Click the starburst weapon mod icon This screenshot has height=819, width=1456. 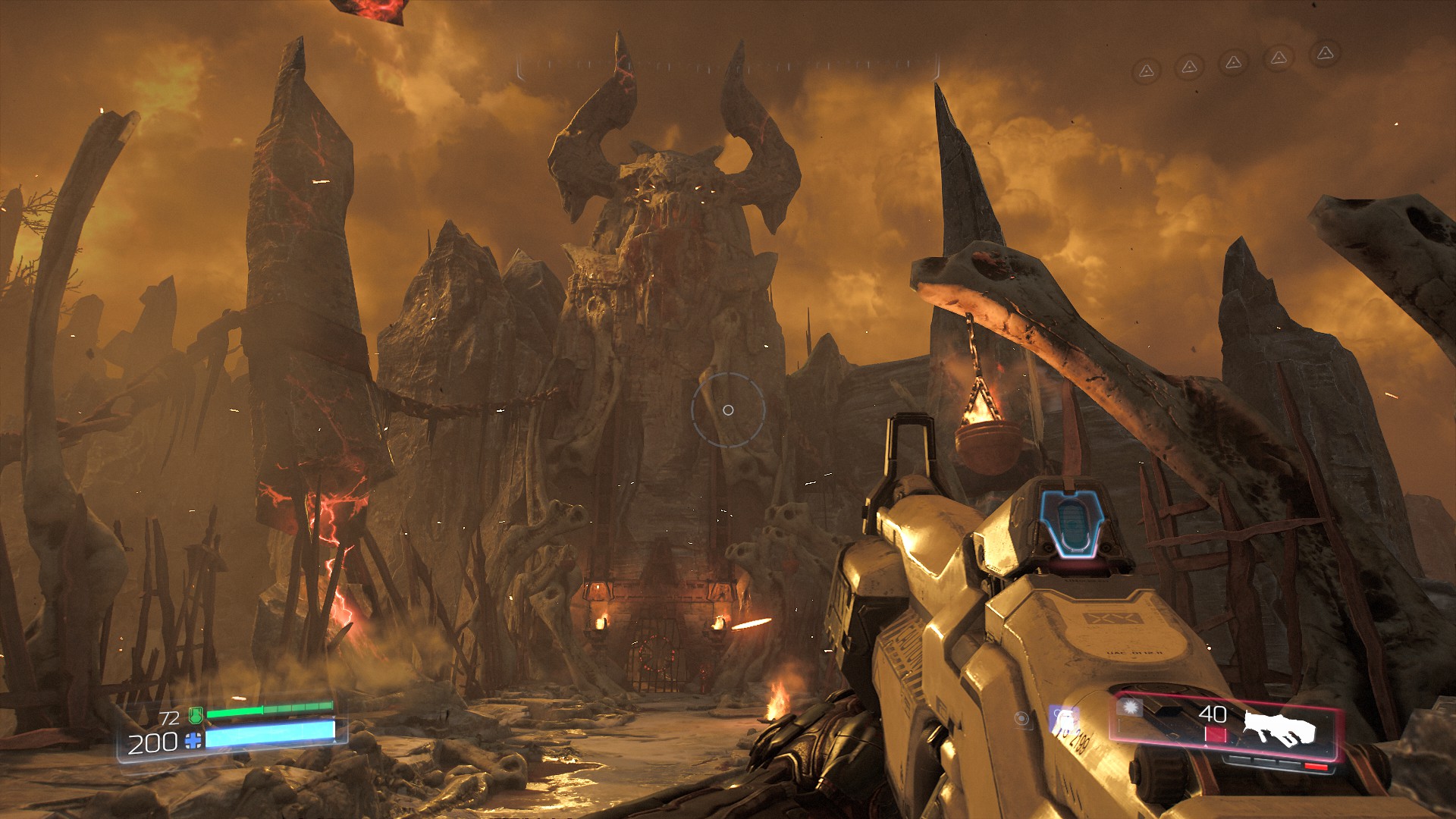coord(1131,708)
